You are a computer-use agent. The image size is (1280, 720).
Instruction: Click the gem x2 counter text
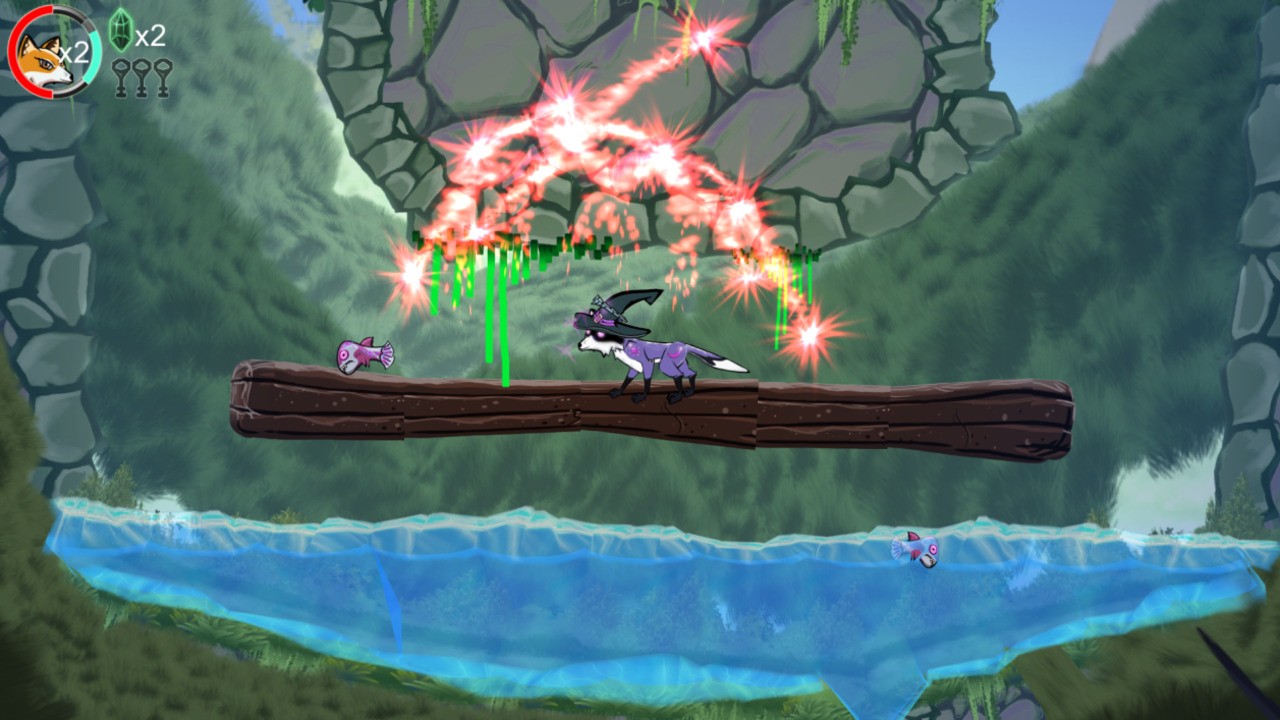click(x=149, y=37)
